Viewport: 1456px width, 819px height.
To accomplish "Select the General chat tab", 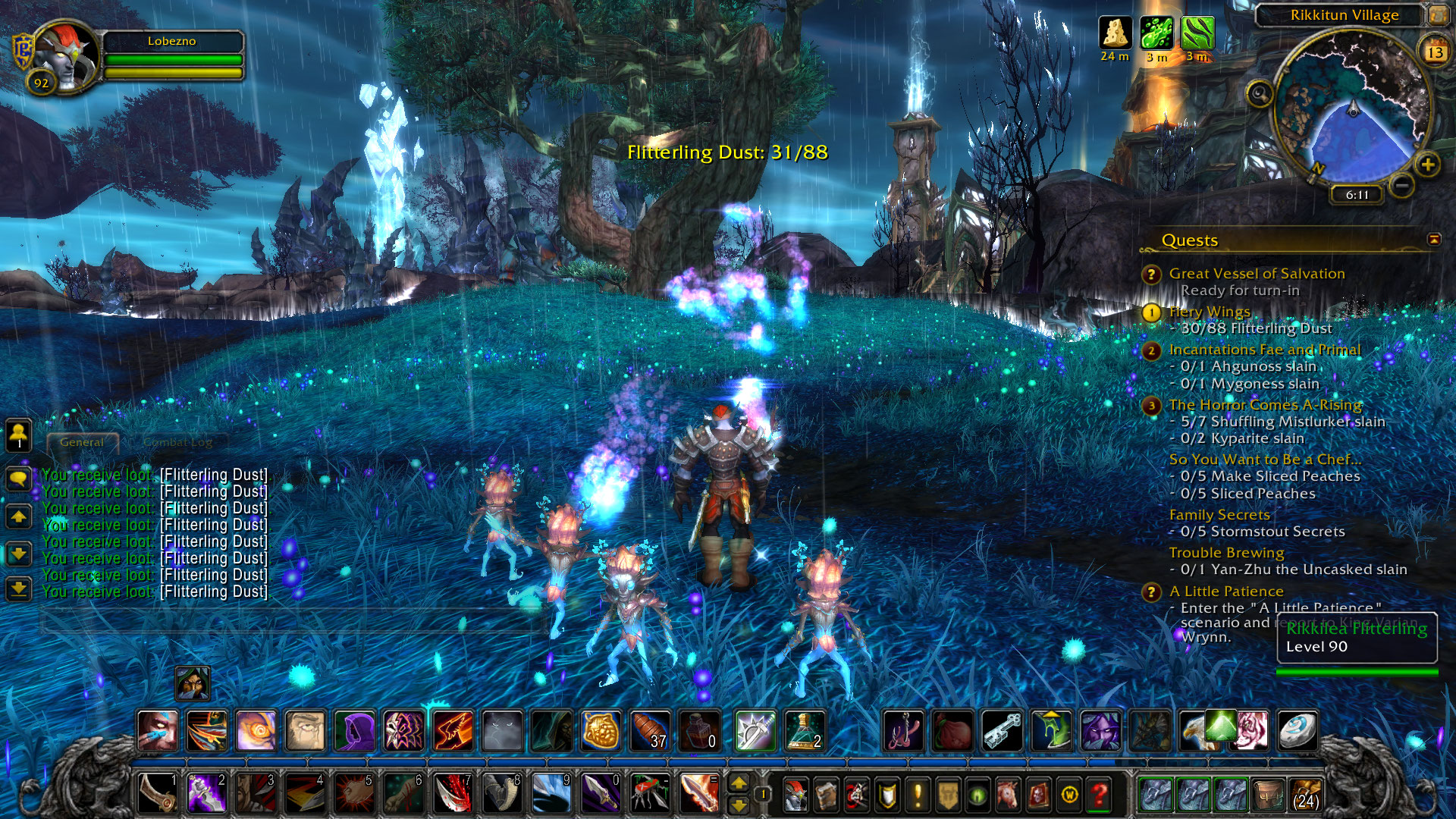I will tap(82, 442).
